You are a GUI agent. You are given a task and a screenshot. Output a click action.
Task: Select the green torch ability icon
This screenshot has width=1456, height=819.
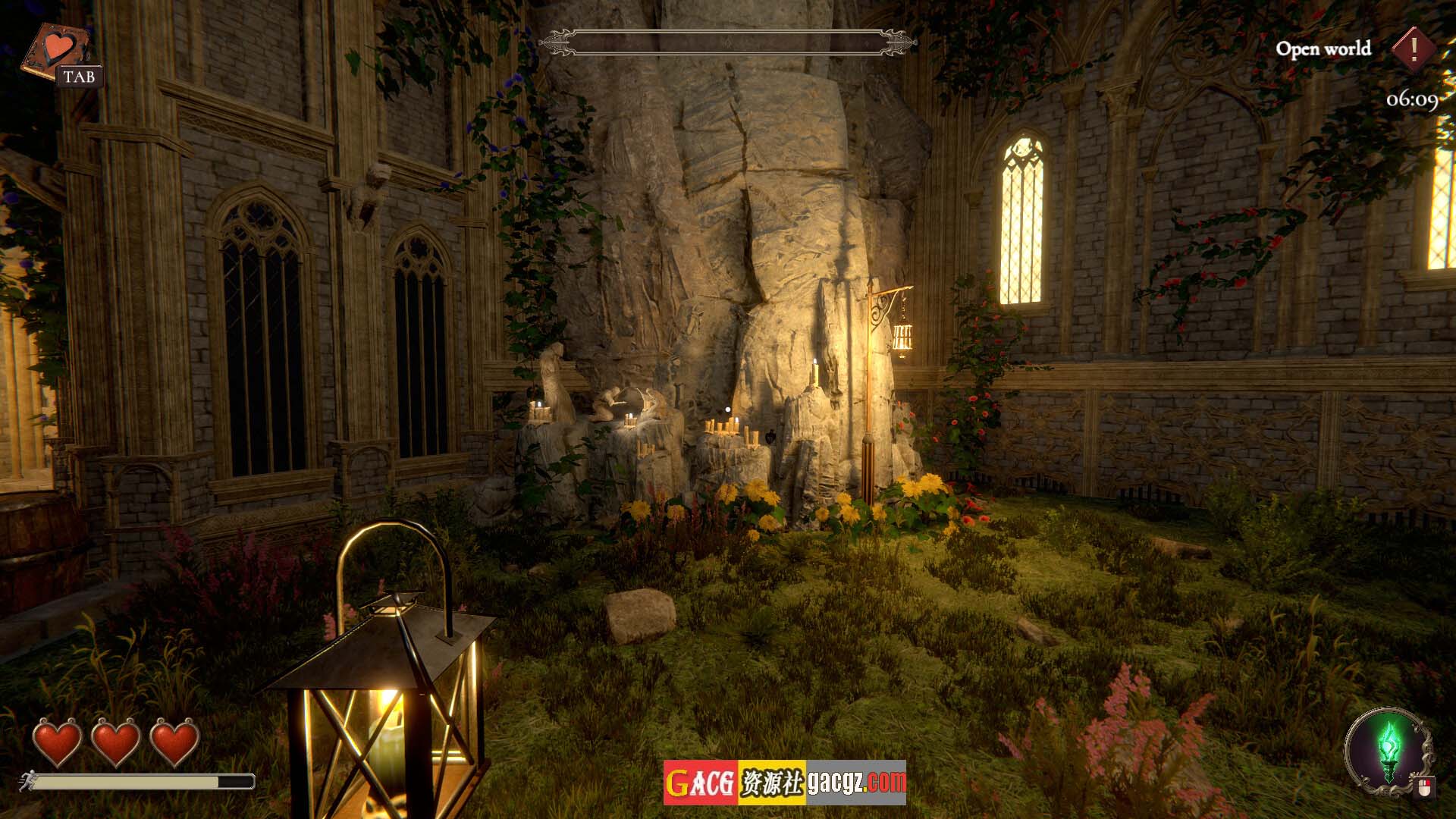[1389, 749]
